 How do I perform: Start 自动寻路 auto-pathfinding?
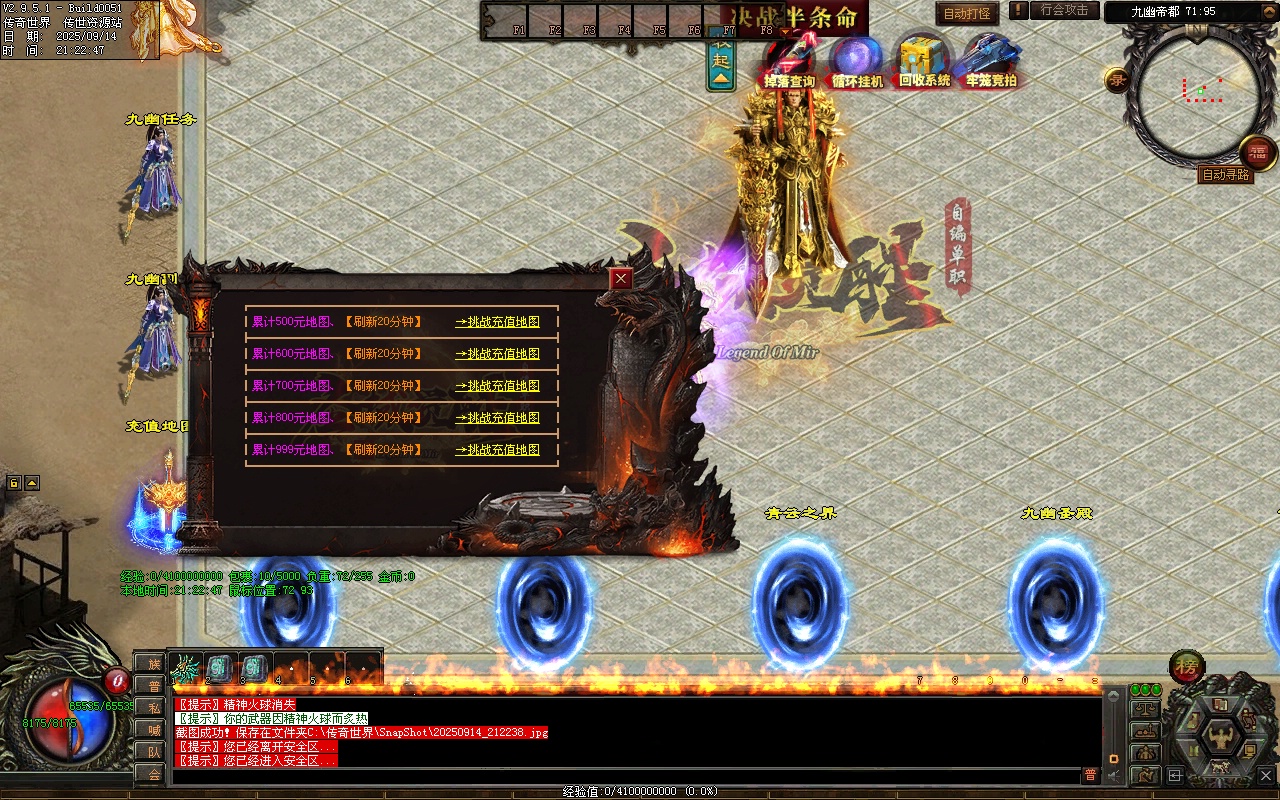click(1225, 175)
